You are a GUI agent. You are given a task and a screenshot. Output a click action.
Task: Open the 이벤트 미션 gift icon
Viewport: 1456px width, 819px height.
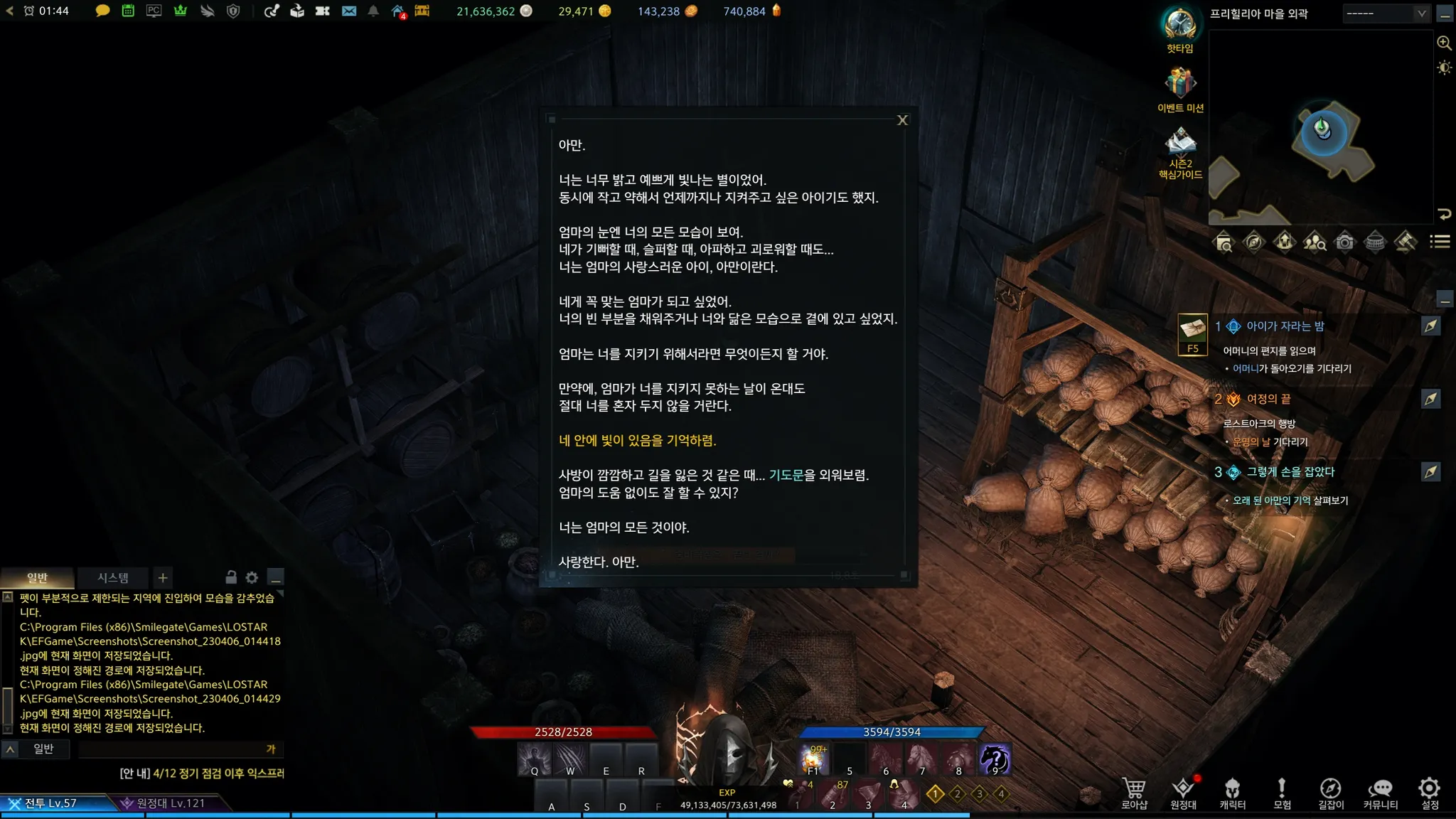[x=1180, y=85]
